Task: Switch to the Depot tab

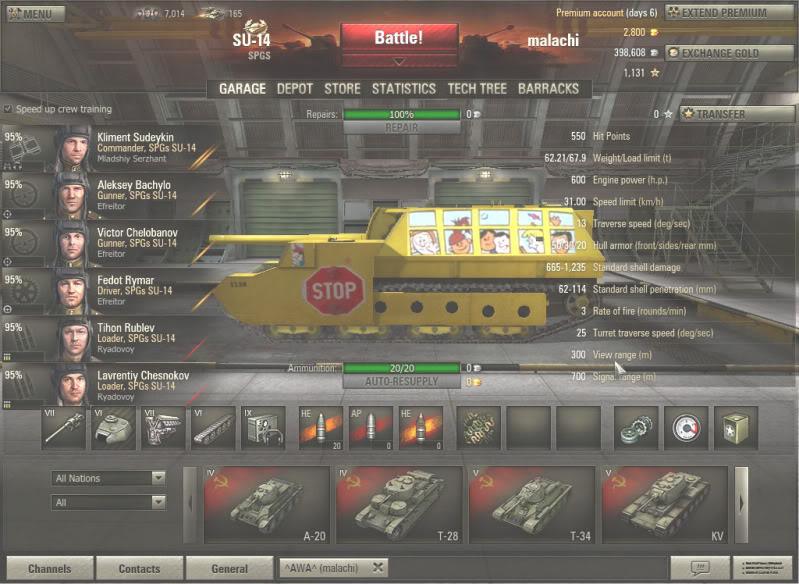Action: 294,88
